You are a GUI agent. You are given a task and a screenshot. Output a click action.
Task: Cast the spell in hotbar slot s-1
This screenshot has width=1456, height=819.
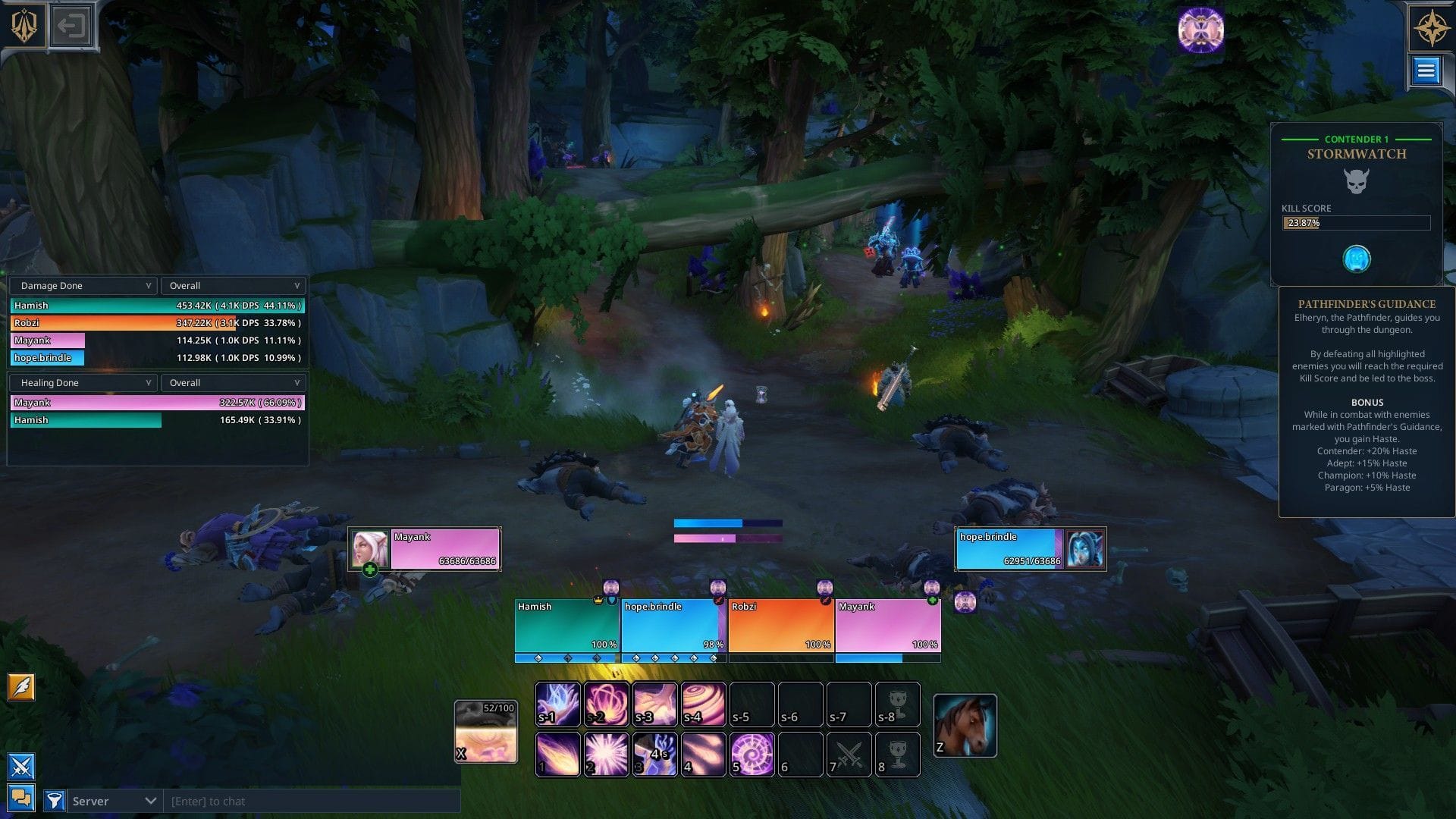pos(557,704)
